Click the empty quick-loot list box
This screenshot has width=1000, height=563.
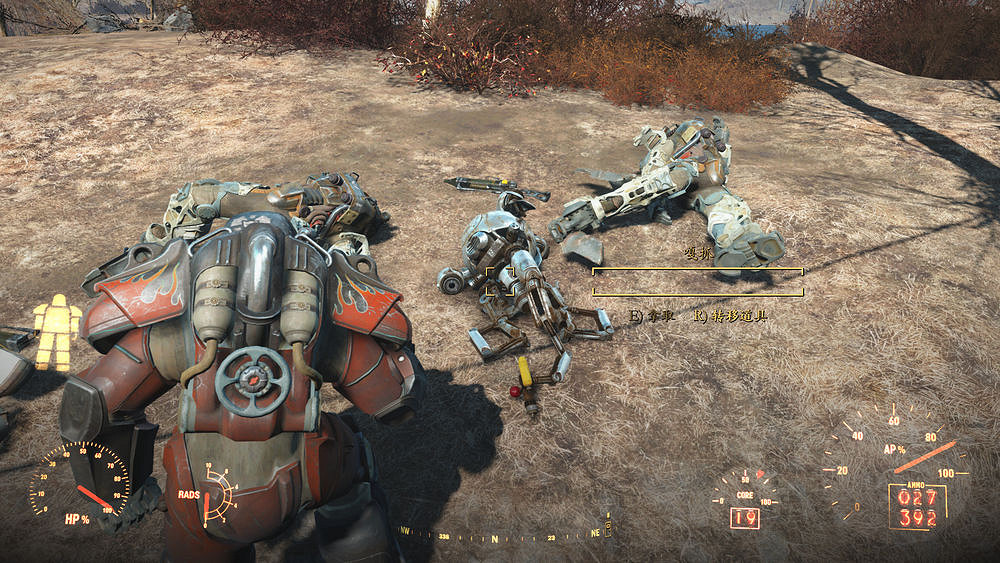(x=697, y=282)
